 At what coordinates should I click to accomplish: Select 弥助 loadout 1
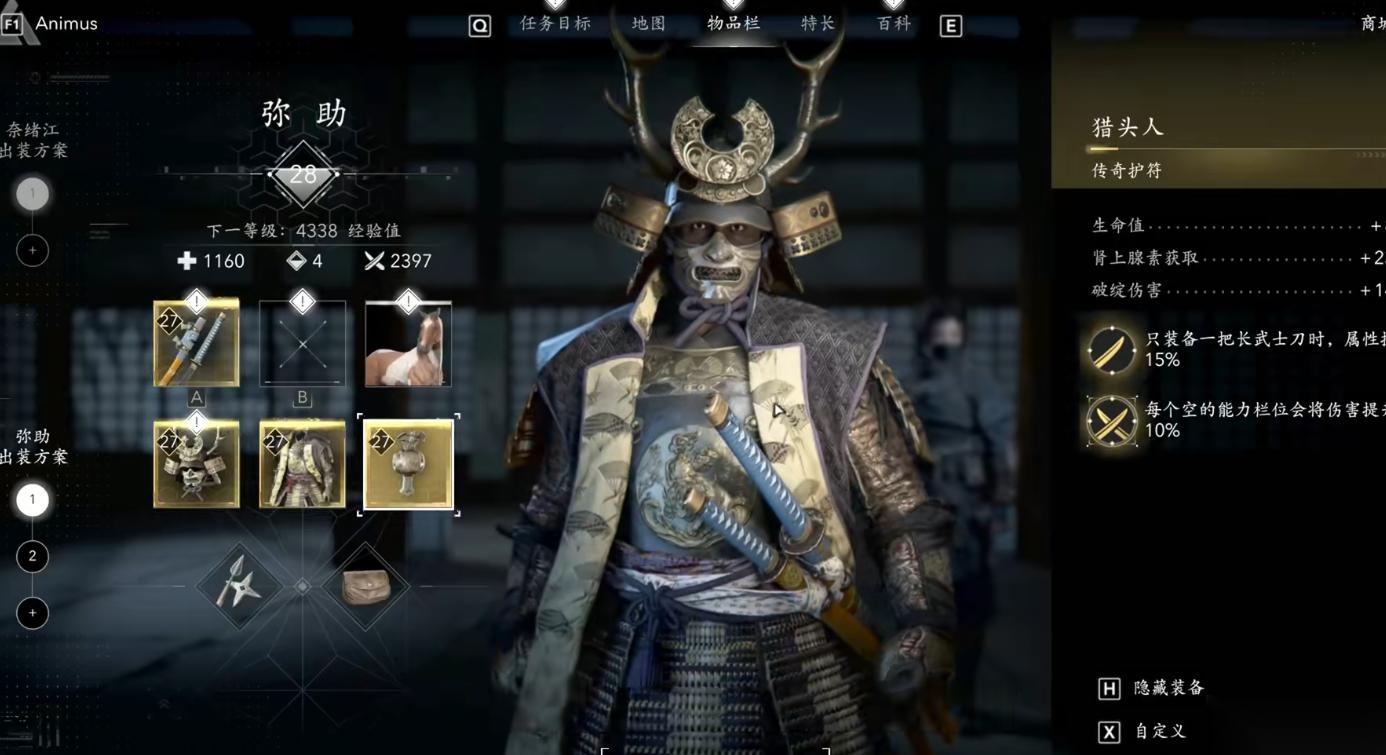coord(32,499)
